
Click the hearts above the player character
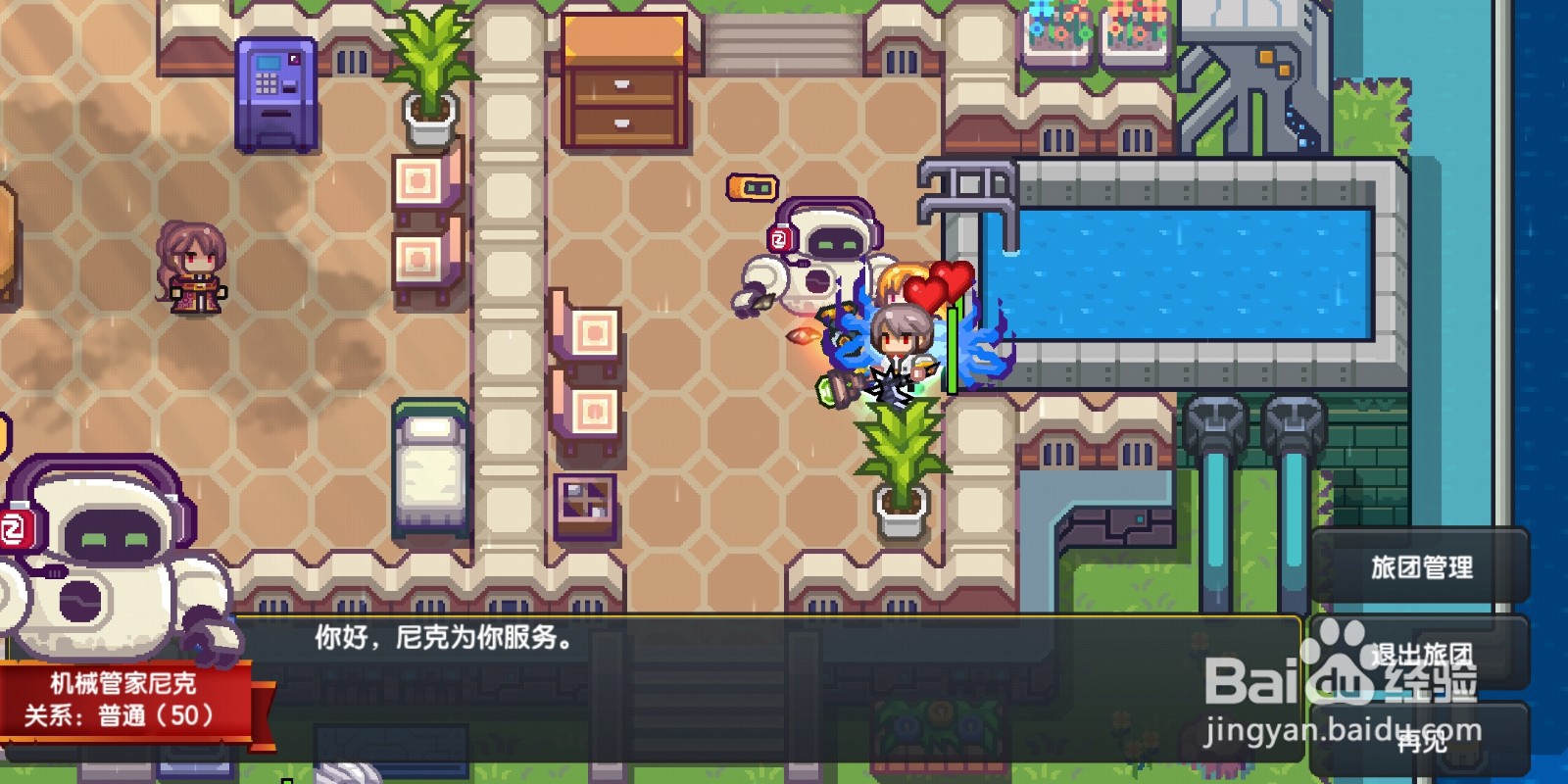point(938,286)
